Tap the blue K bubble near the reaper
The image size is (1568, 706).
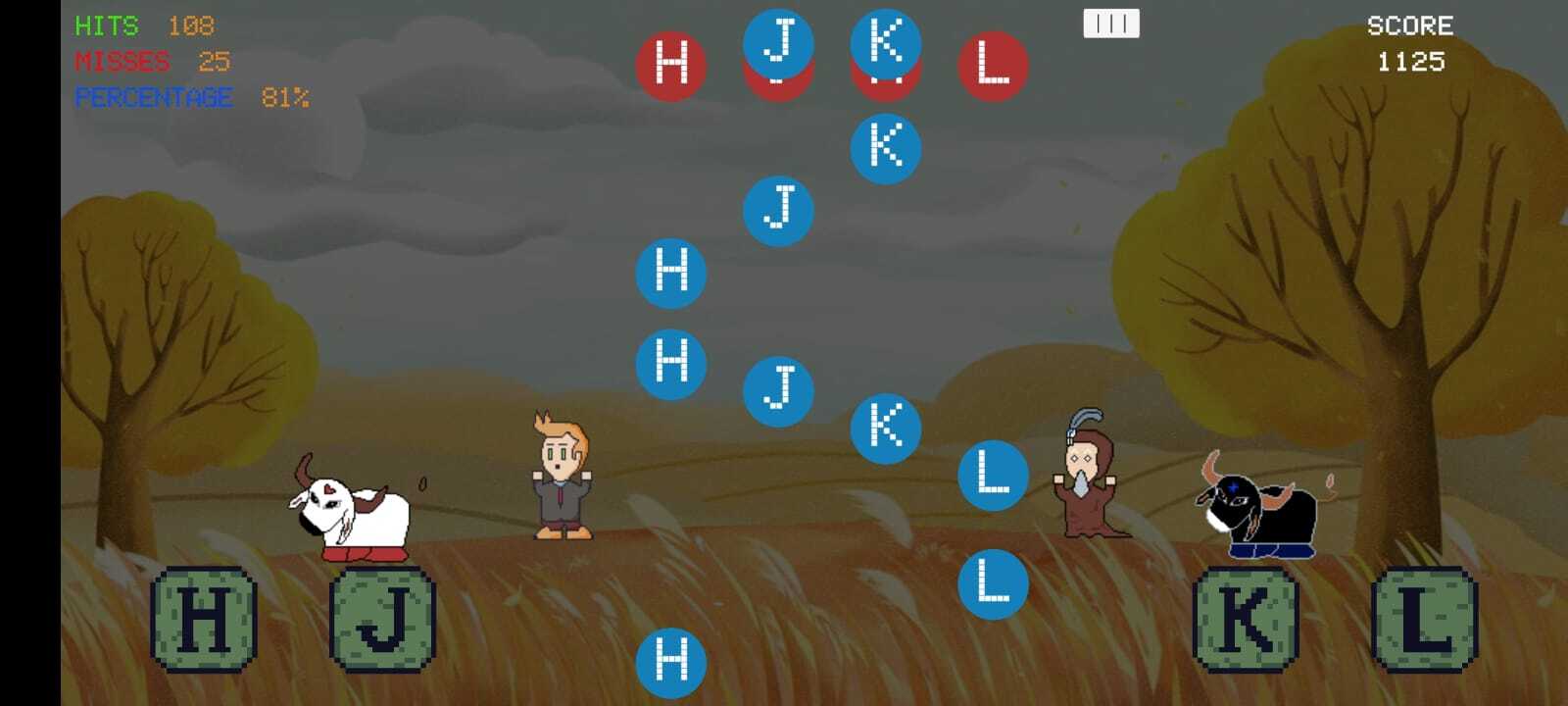click(x=887, y=428)
